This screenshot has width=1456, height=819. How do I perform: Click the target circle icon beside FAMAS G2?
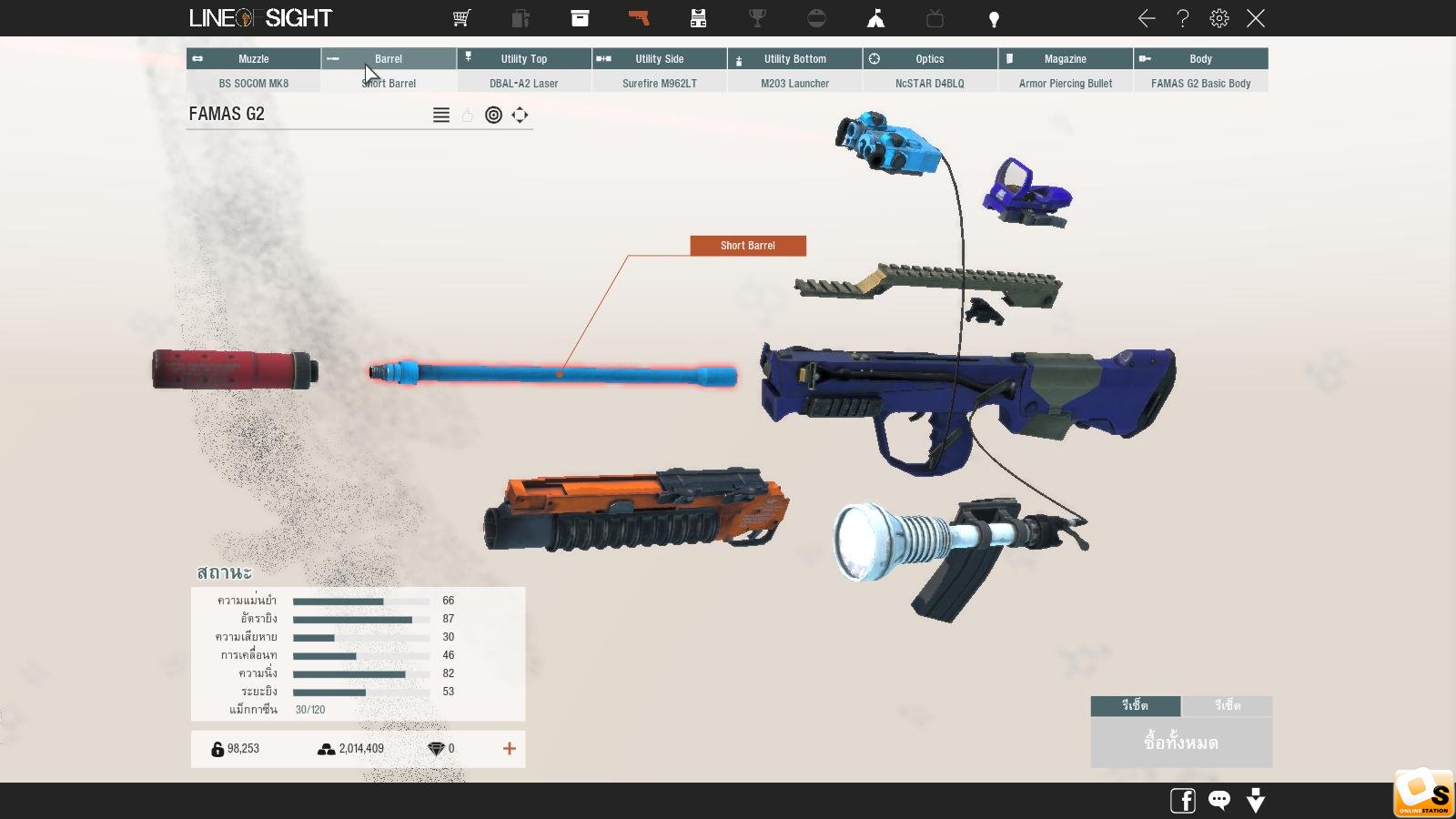coord(493,115)
